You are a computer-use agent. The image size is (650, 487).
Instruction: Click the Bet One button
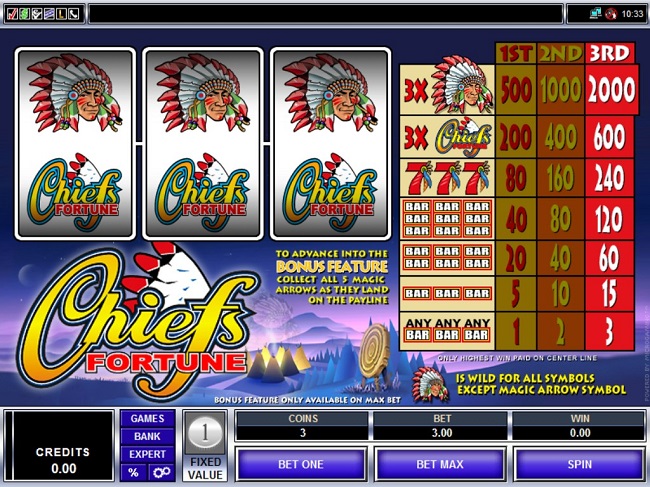pos(300,464)
